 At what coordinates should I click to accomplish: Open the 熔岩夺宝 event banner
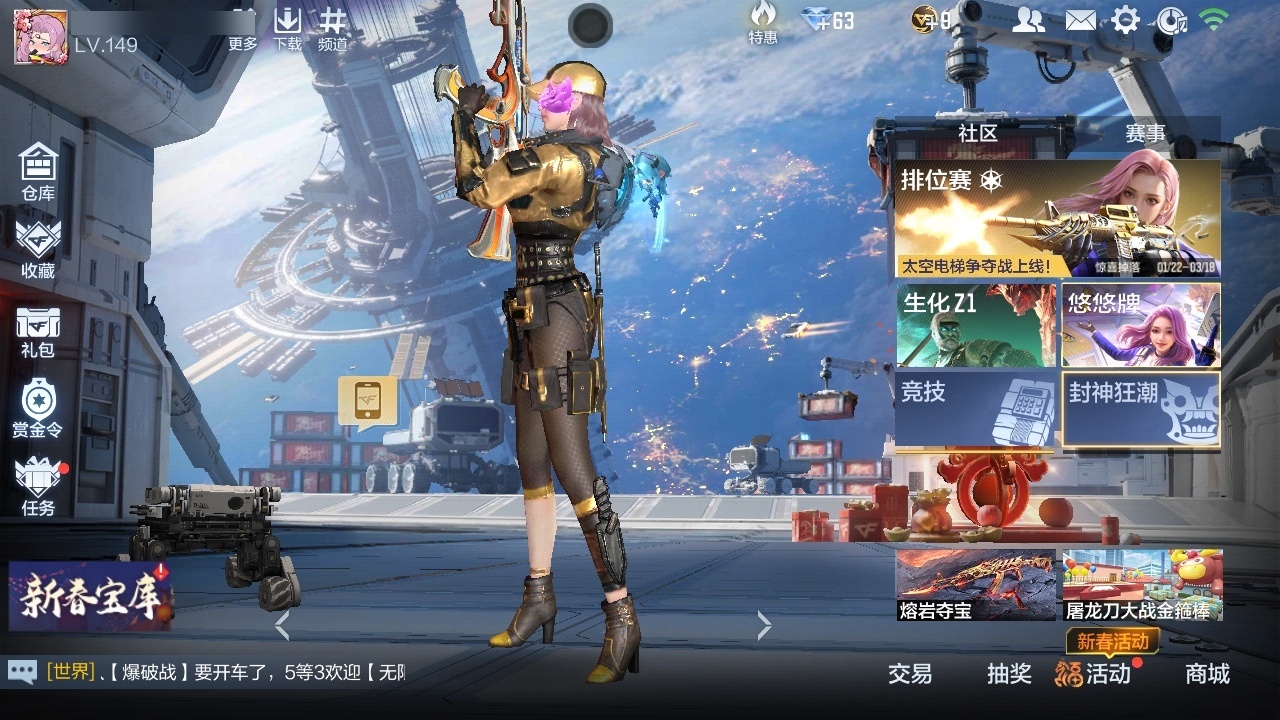pyautogui.click(x=976, y=584)
